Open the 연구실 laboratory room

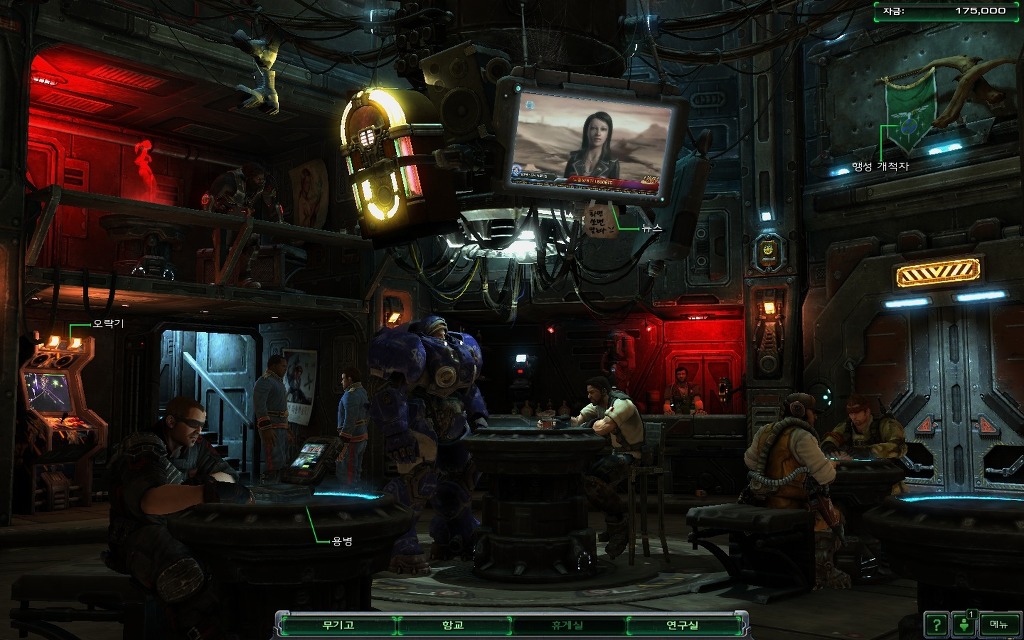[x=685, y=625]
